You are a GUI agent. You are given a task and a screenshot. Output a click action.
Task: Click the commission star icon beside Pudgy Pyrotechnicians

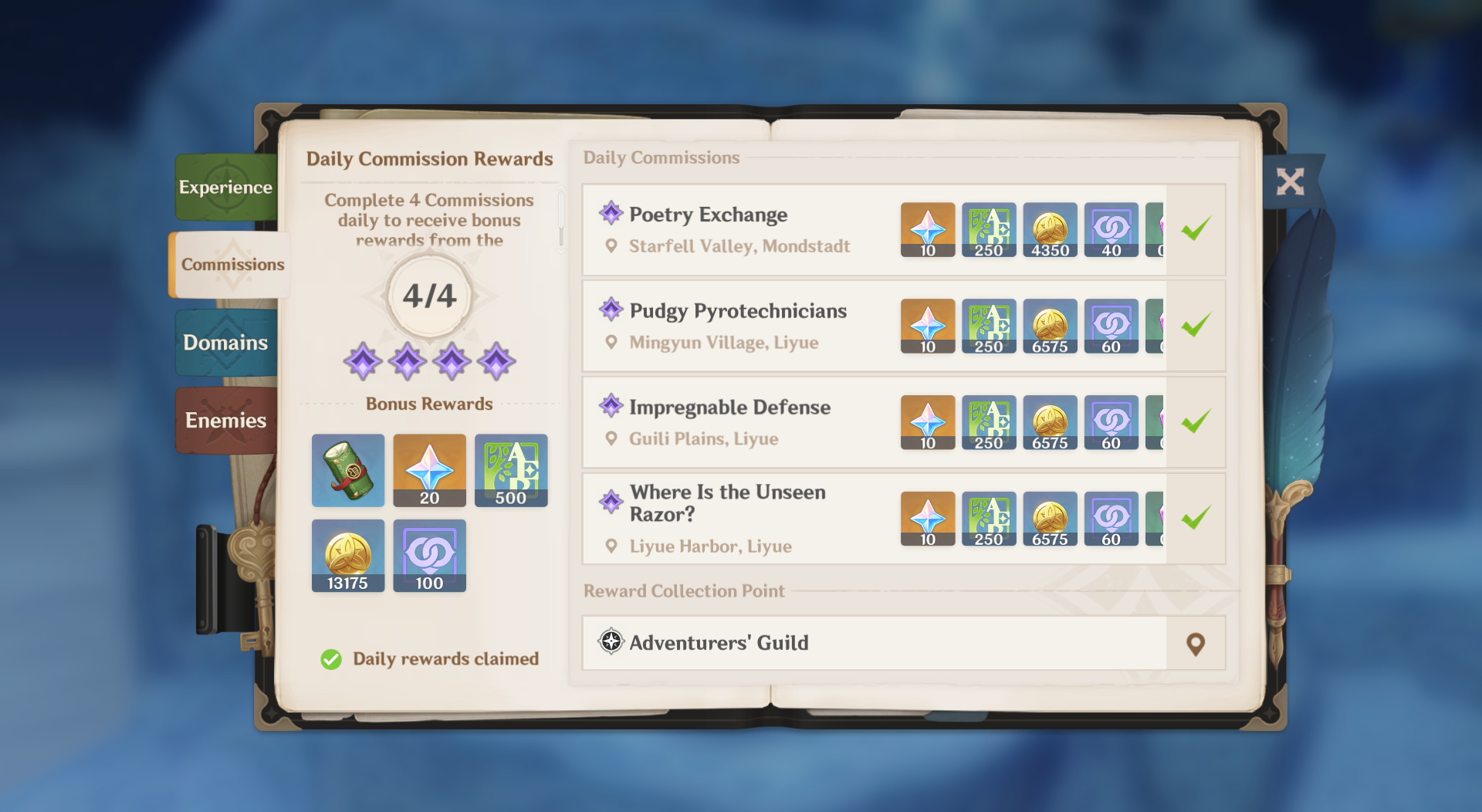(611, 310)
